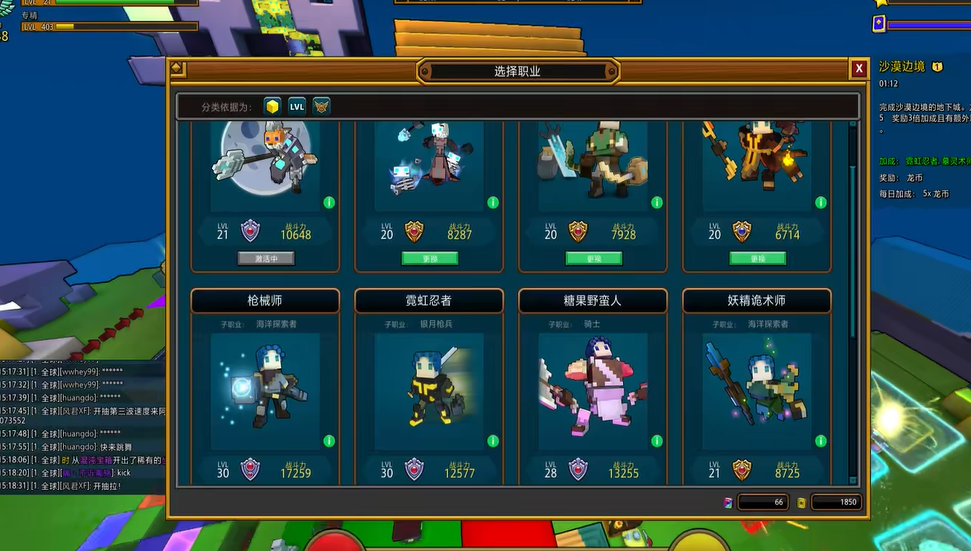Image resolution: width=971 pixels, height=551 pixels.
Task: Click the grey 激活中 active class button
Action: point(265,258)
